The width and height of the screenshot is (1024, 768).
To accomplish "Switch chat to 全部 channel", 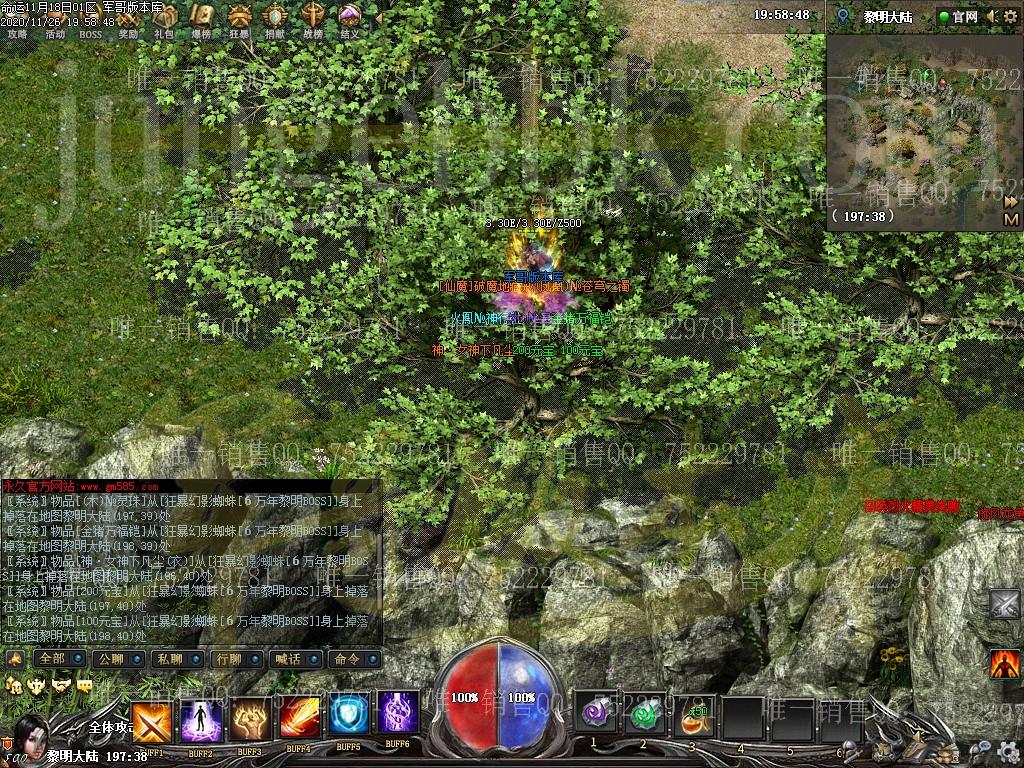I will (x=51, y=659).
